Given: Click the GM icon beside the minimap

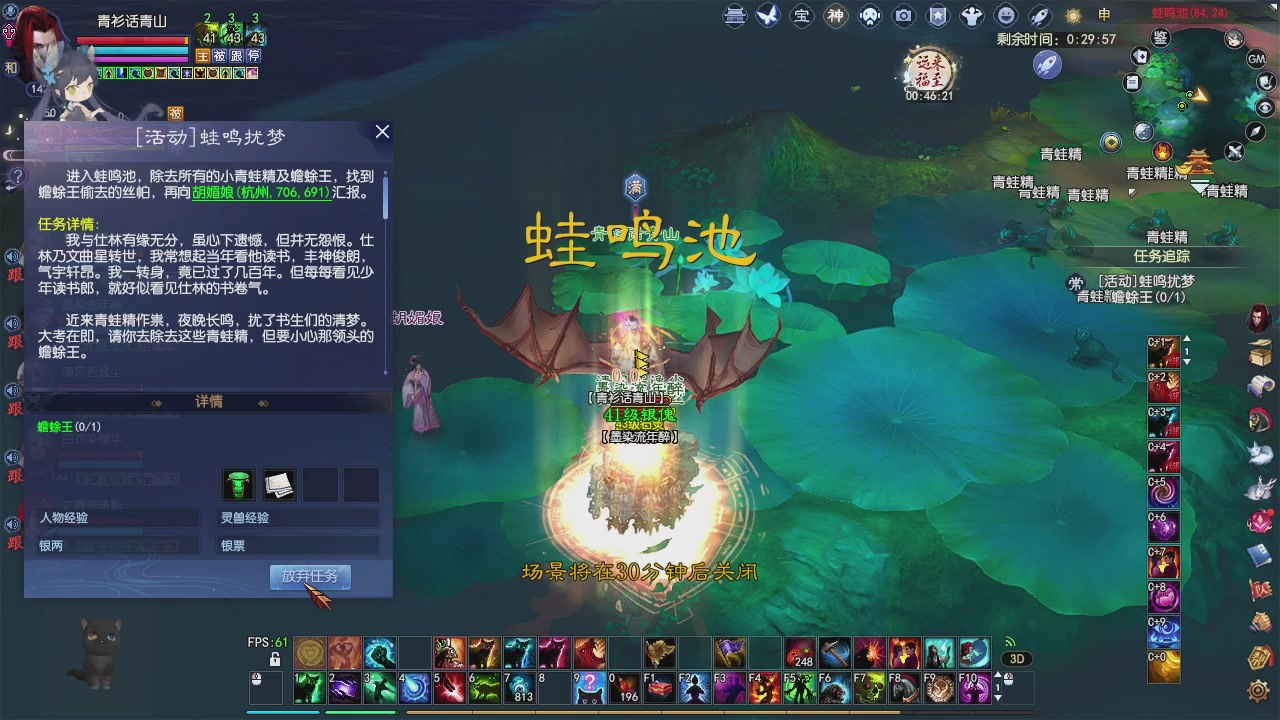Looking at the screenshot, I should [x=1257, y=60].
